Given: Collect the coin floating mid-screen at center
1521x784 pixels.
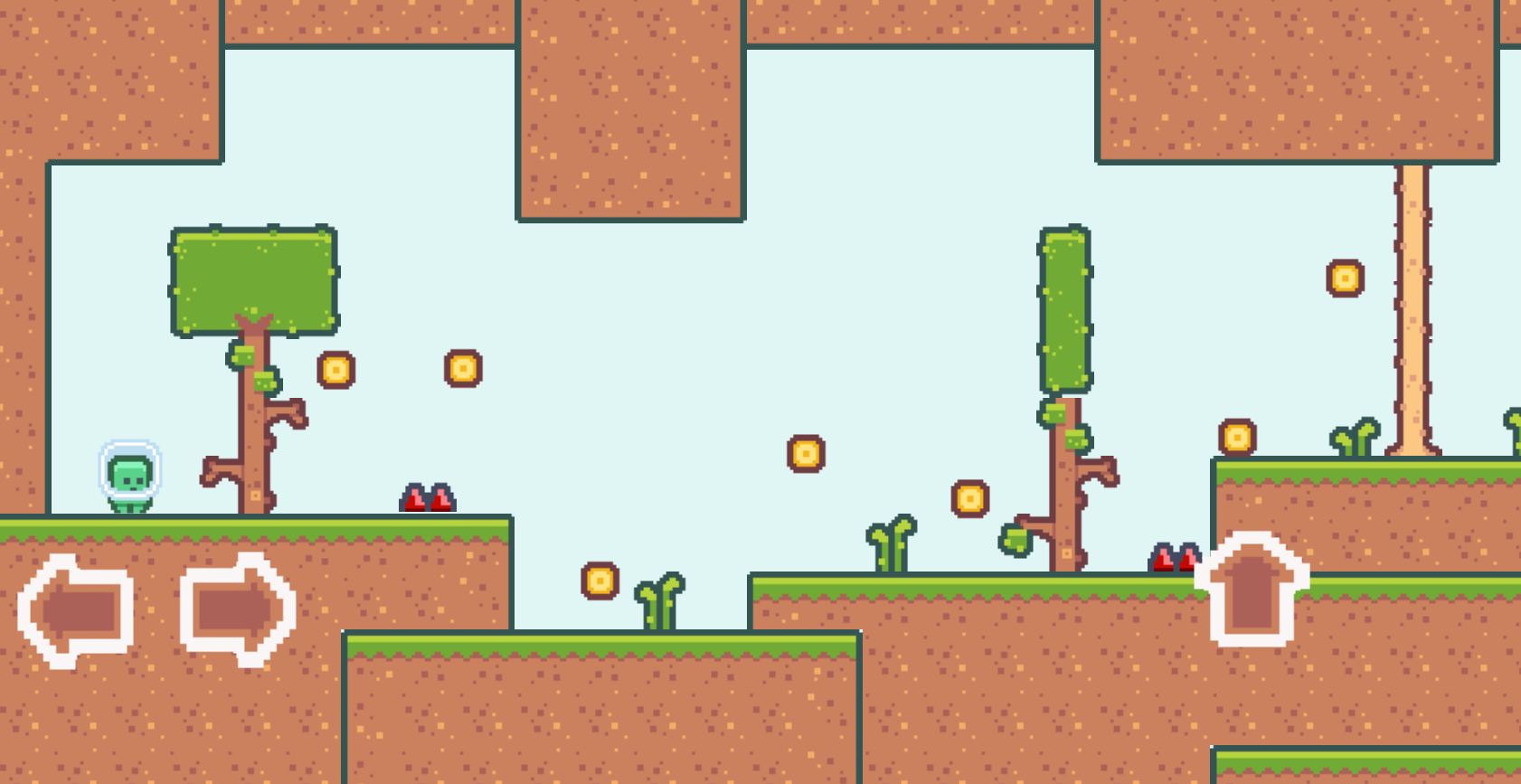Looking at the screenshot, I should coord(807,454).
